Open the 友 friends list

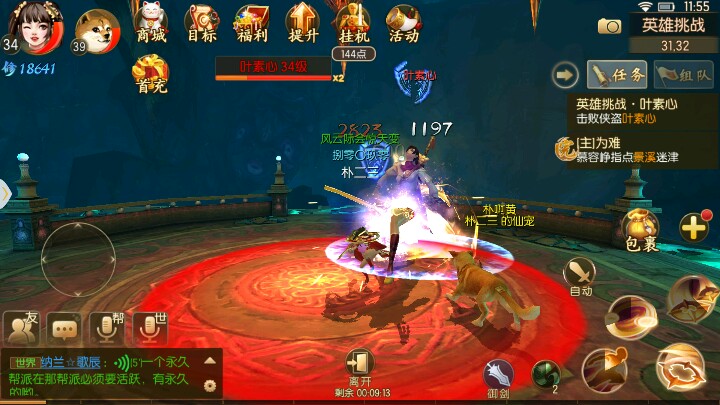22,325
